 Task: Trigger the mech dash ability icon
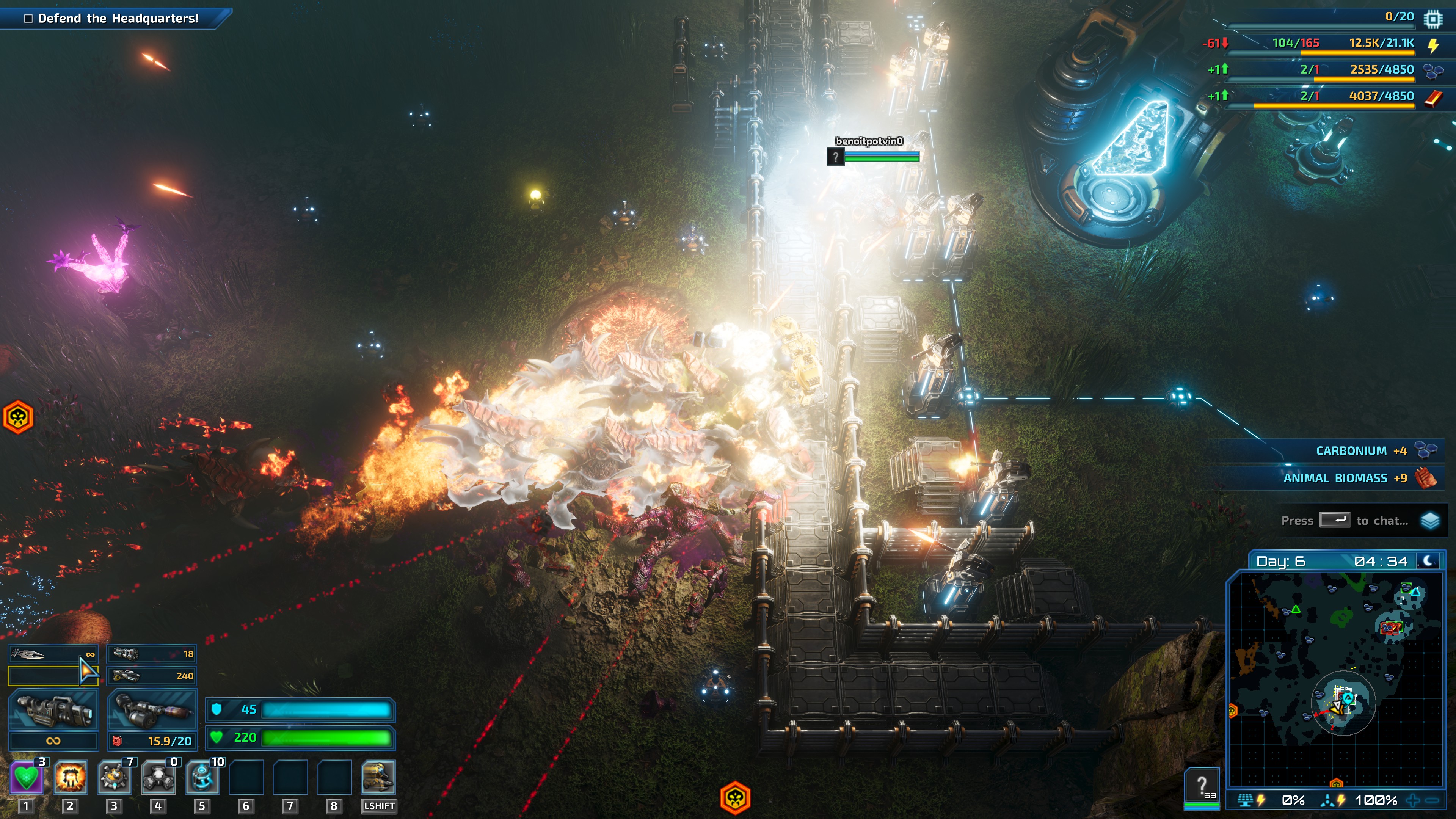pyautogui.click(x=378, y=777)
